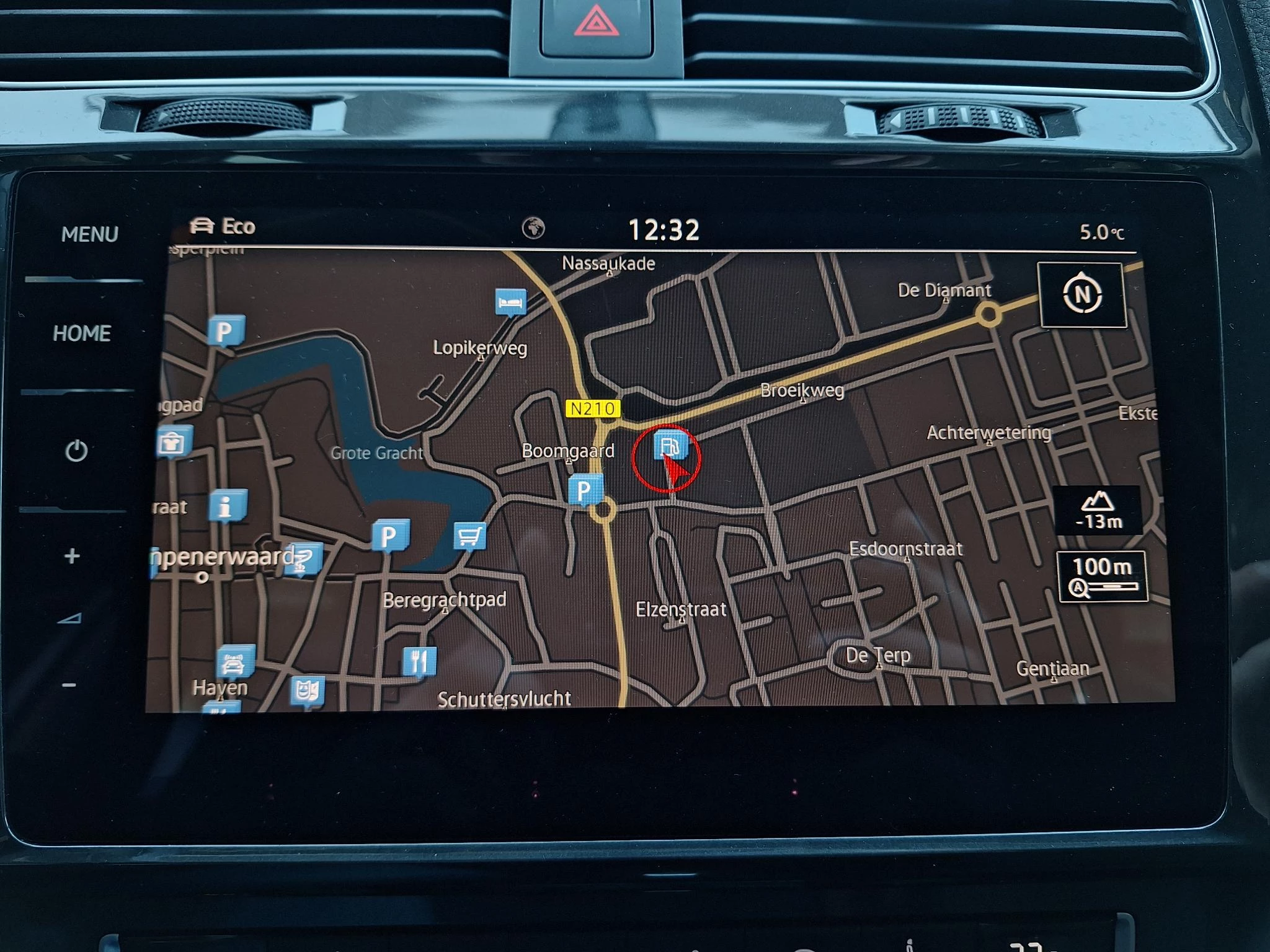The height and width of the screenshot is (952, 1270).
Task: Select the fuel station marker on the map
Action: (x=670, y=446)
